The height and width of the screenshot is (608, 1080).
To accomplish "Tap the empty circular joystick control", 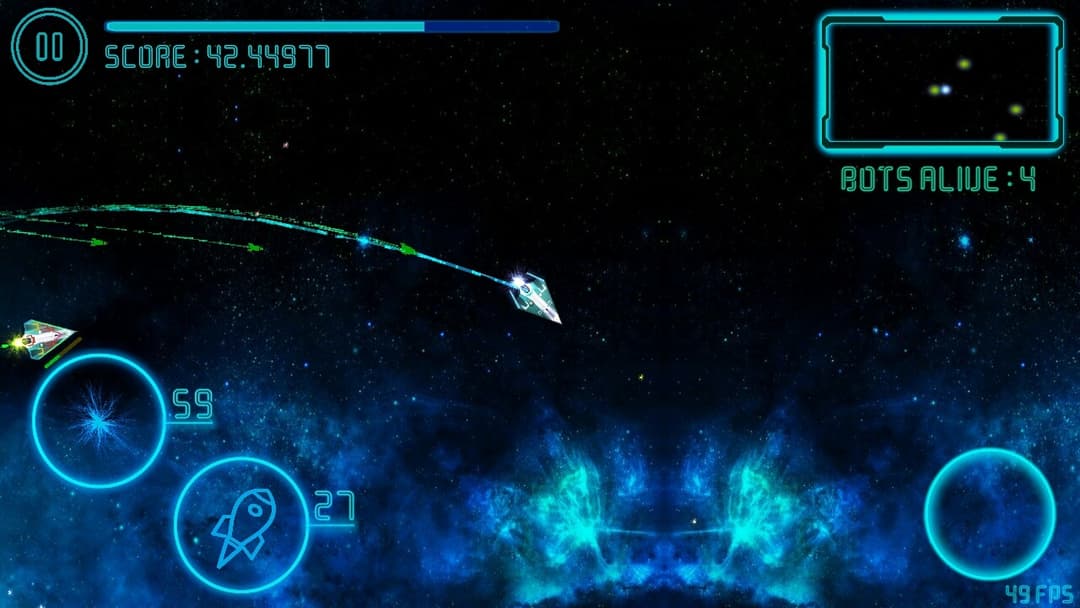I will [989, 513].
